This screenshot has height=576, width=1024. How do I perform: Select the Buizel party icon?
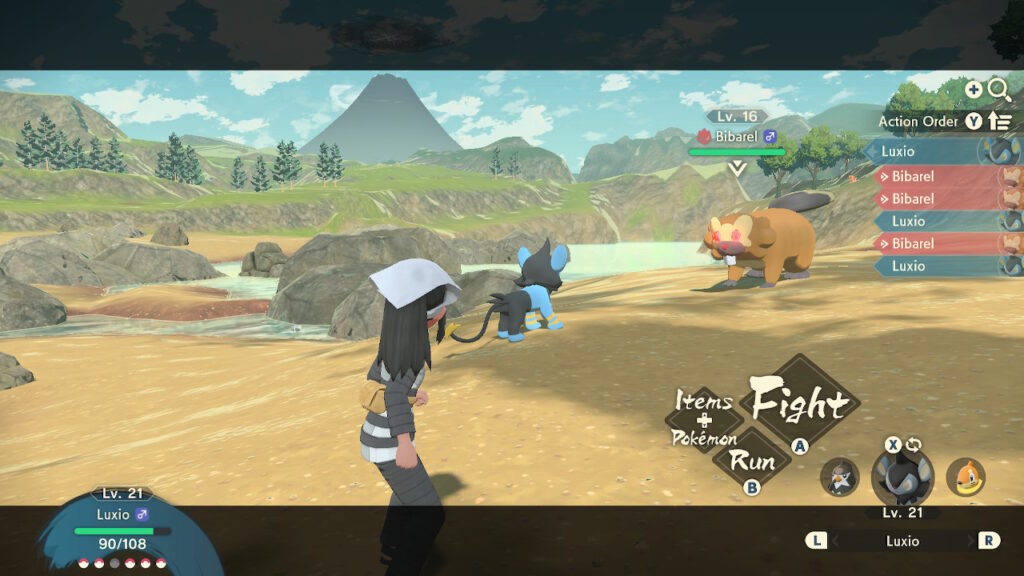click(x=965, y=477)
